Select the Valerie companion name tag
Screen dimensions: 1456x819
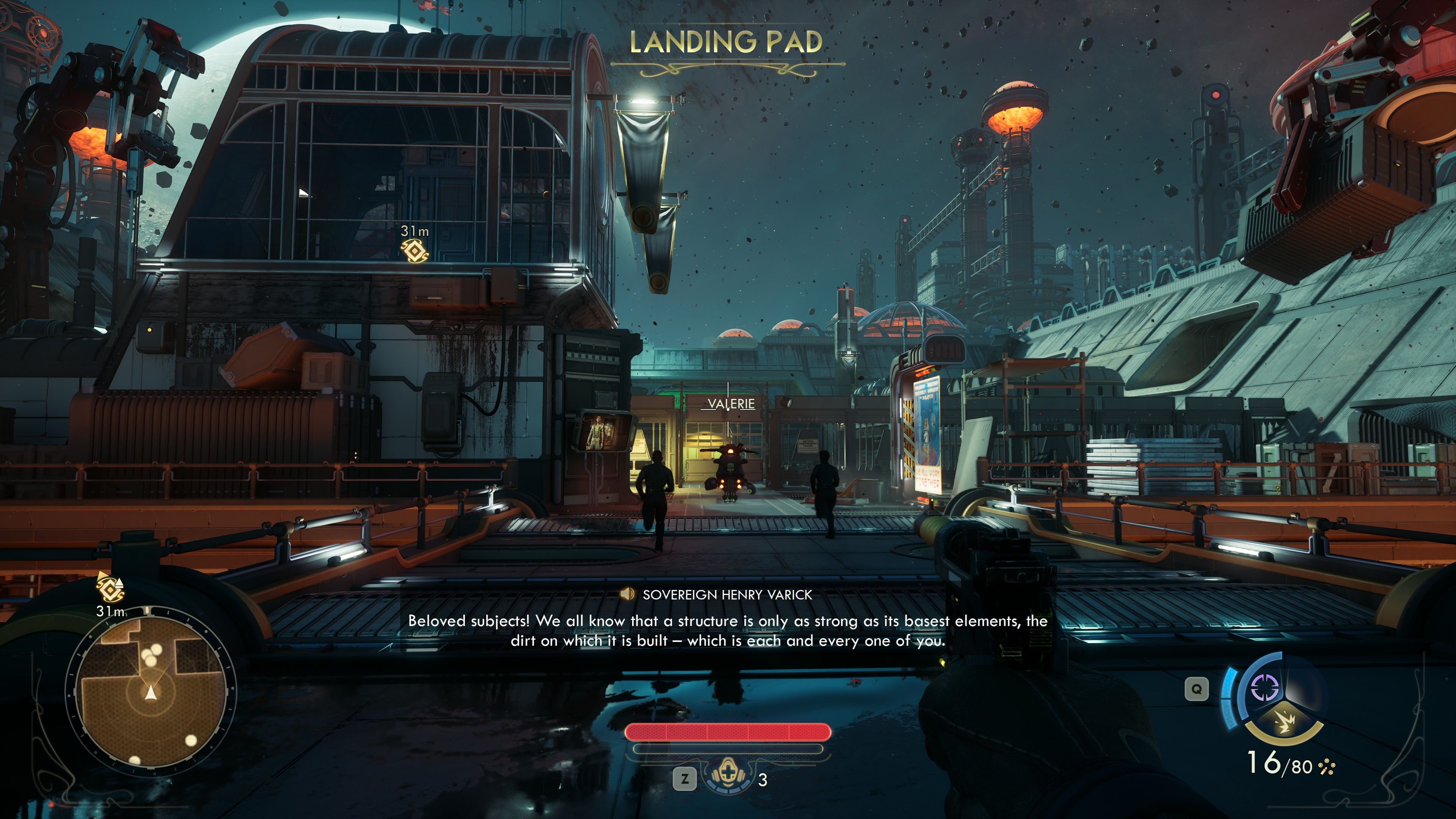[x=731, y=403]
